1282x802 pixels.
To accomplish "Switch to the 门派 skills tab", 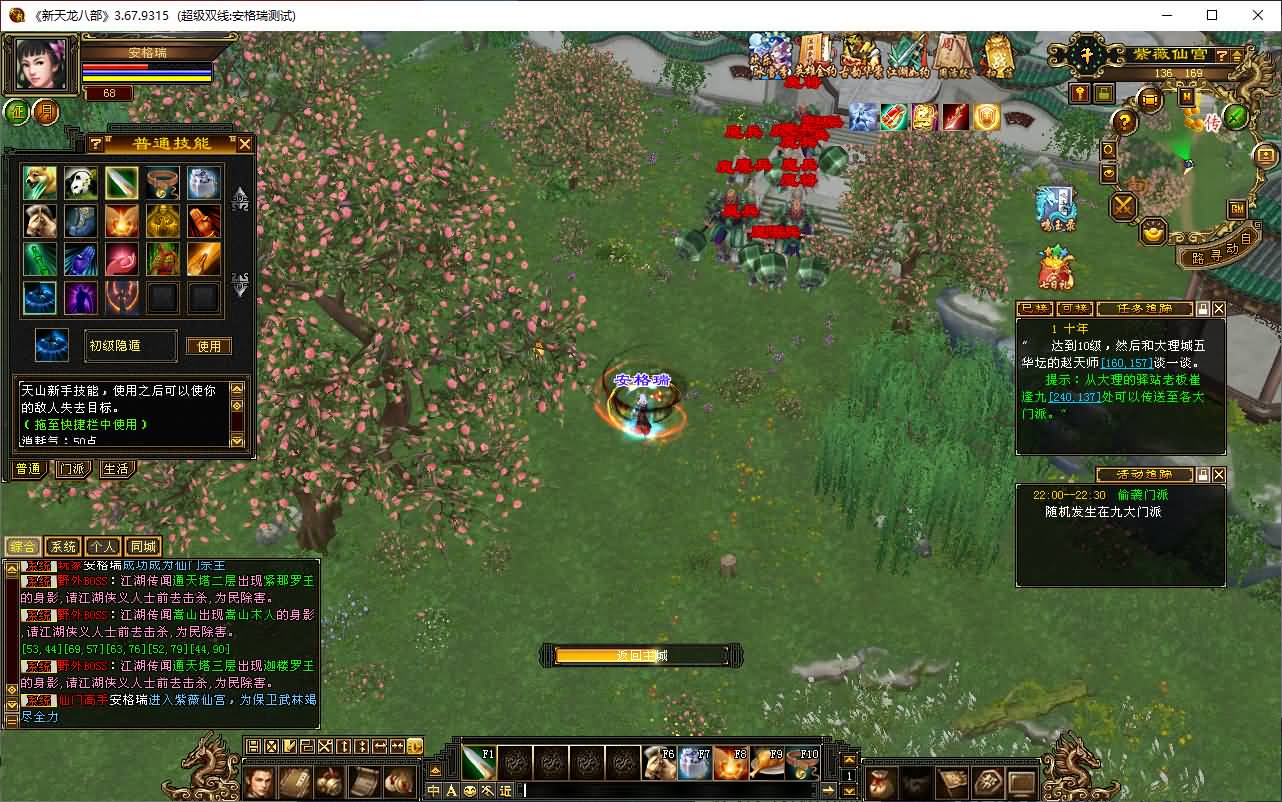I will pos(71,469).
